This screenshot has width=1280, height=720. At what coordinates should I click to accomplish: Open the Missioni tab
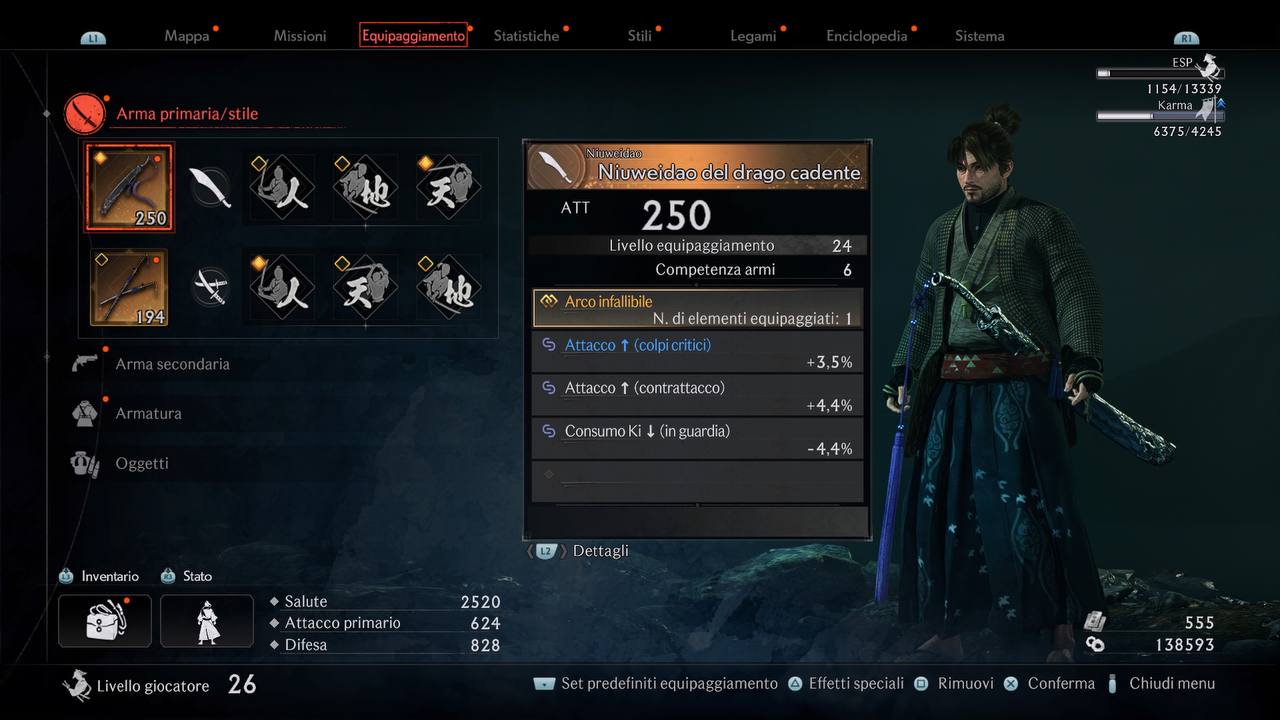coord(300,36)
